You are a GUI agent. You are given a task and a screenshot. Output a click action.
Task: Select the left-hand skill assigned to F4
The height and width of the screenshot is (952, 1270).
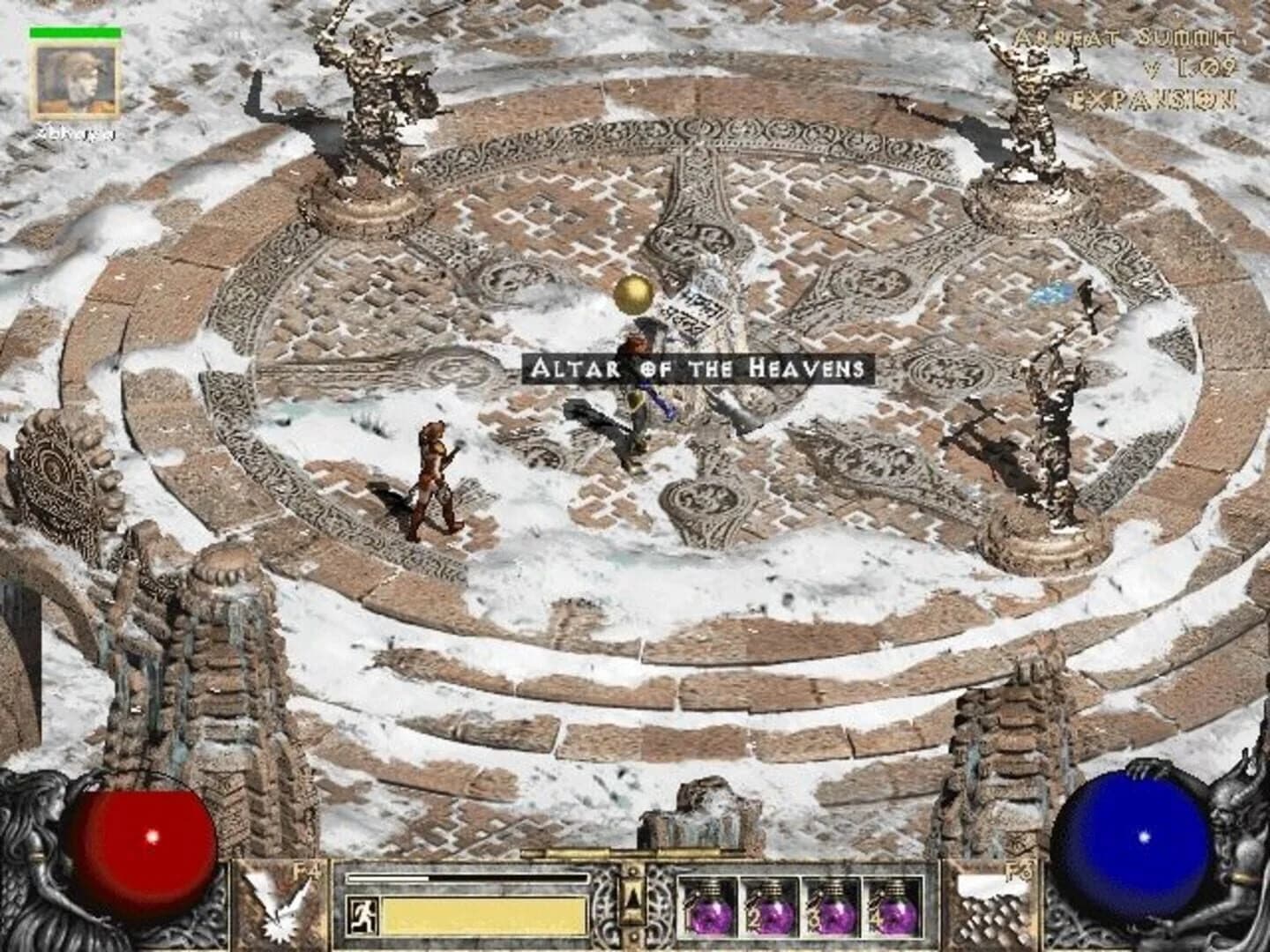[278, 904]
